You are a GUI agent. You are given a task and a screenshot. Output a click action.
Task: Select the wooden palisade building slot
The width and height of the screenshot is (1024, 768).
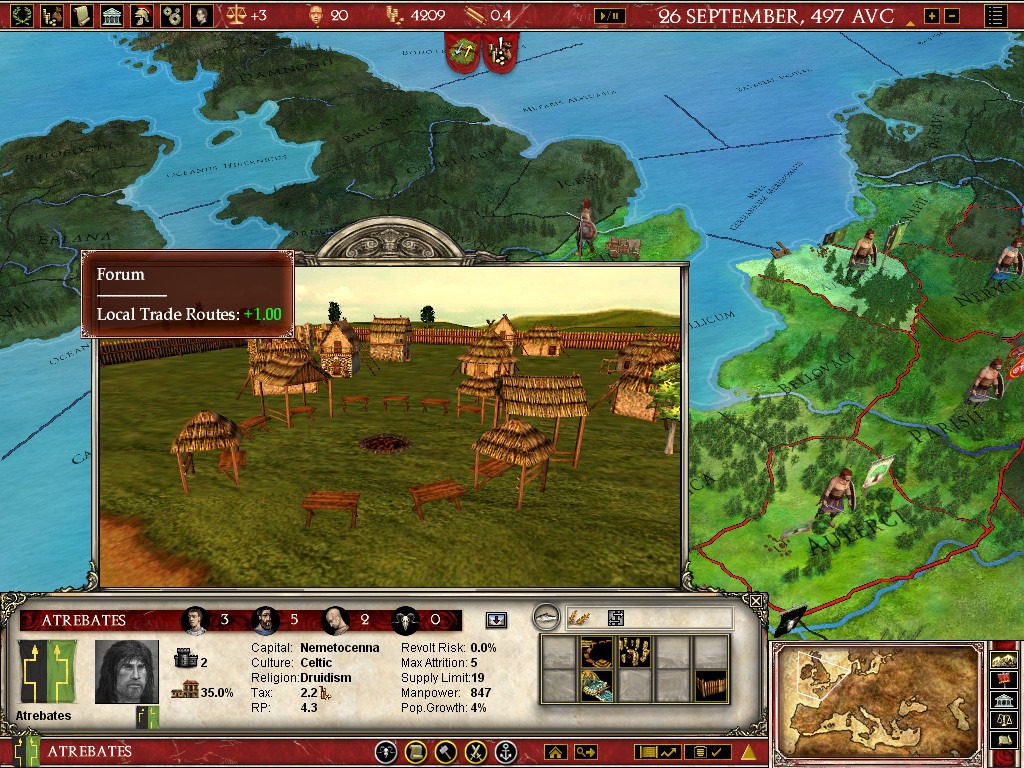point(710,686)
